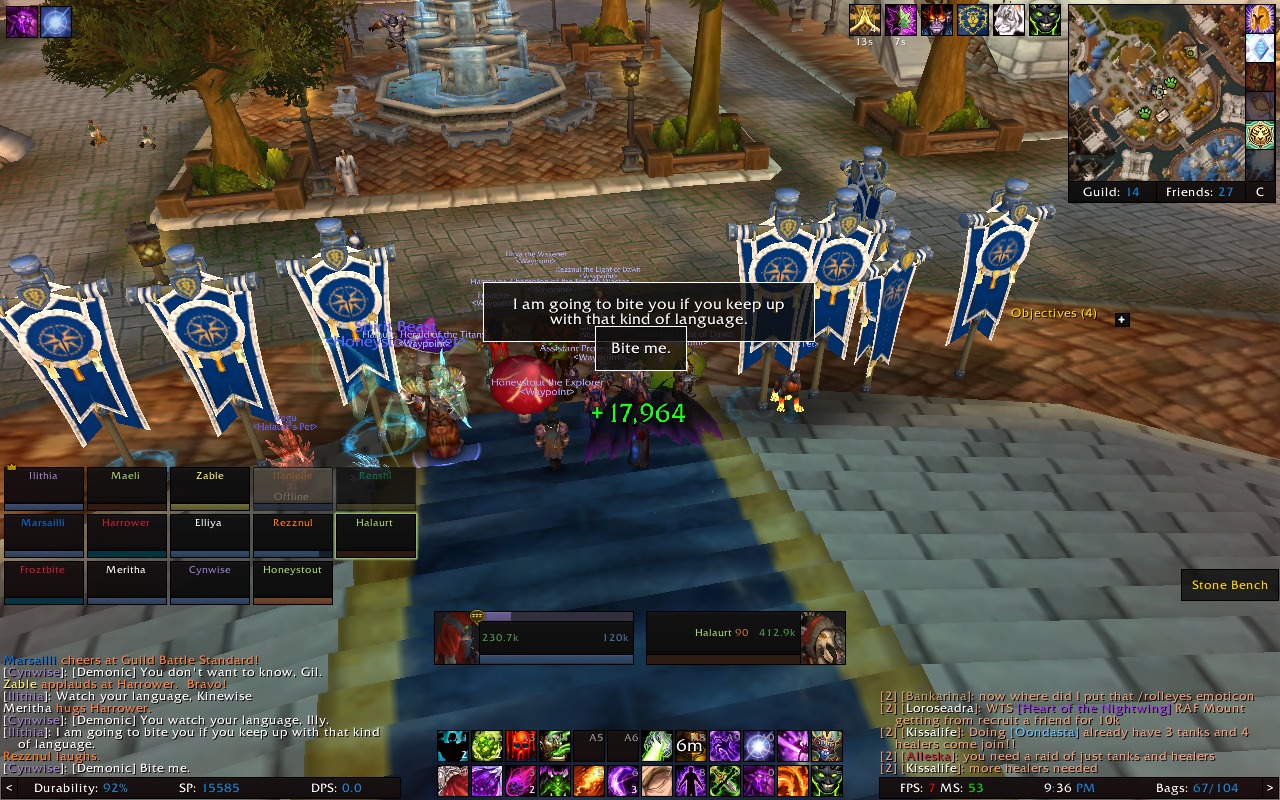Open the Heart of the Nightwing chat link
The image size is (1280, 800).
click(1094, 709)
